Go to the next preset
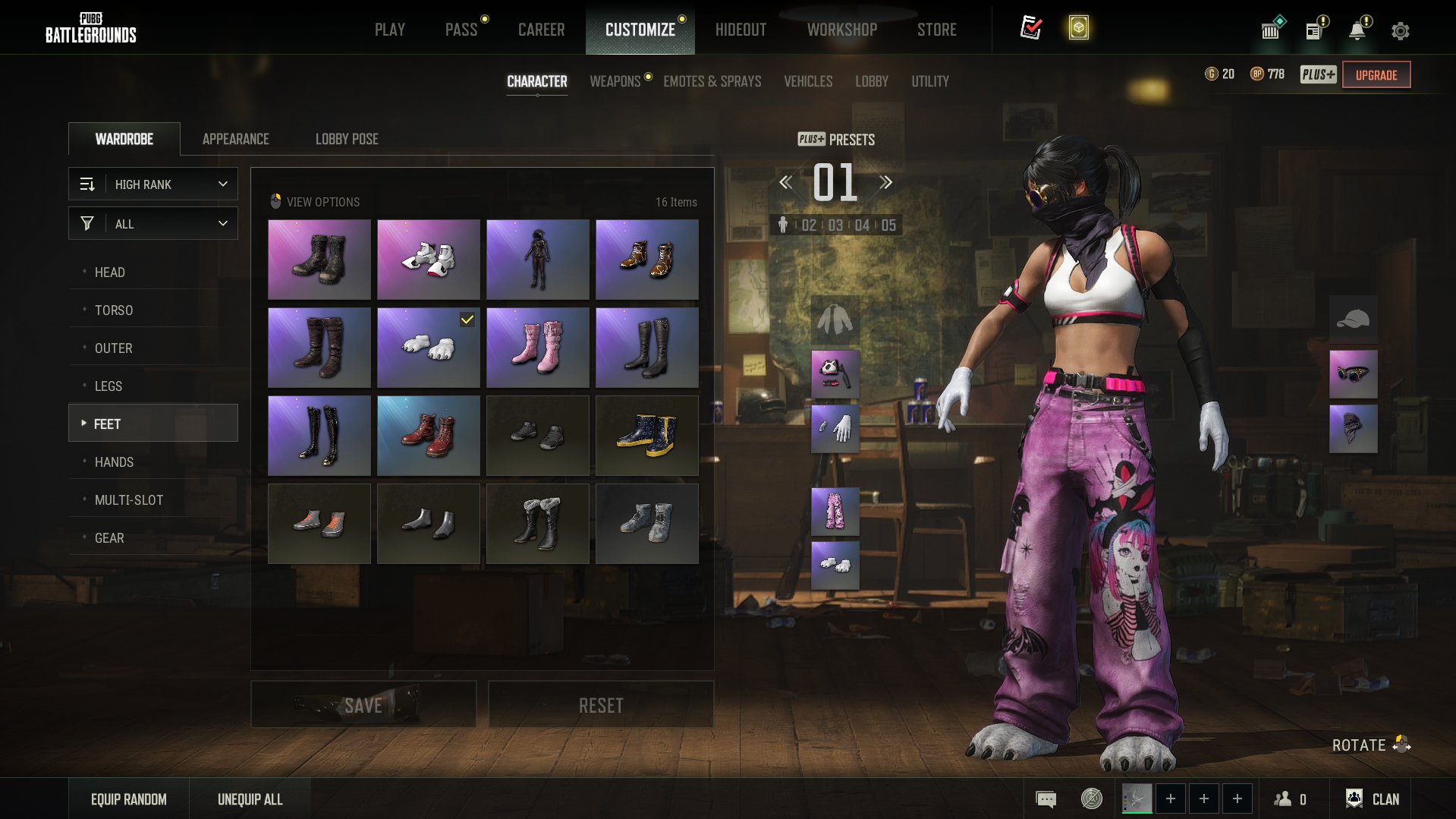Screen dimensions: 1456x819 click(x=885, y=182)
